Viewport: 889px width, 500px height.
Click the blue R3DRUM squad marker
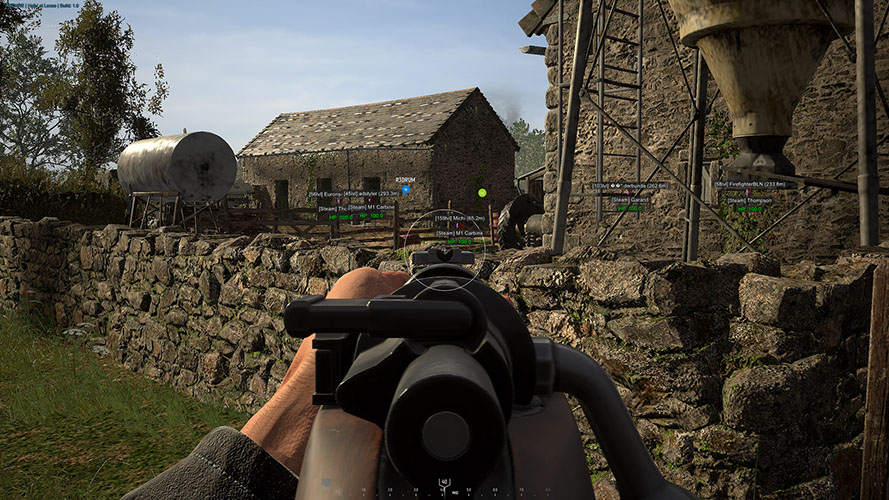coord(405,187)
